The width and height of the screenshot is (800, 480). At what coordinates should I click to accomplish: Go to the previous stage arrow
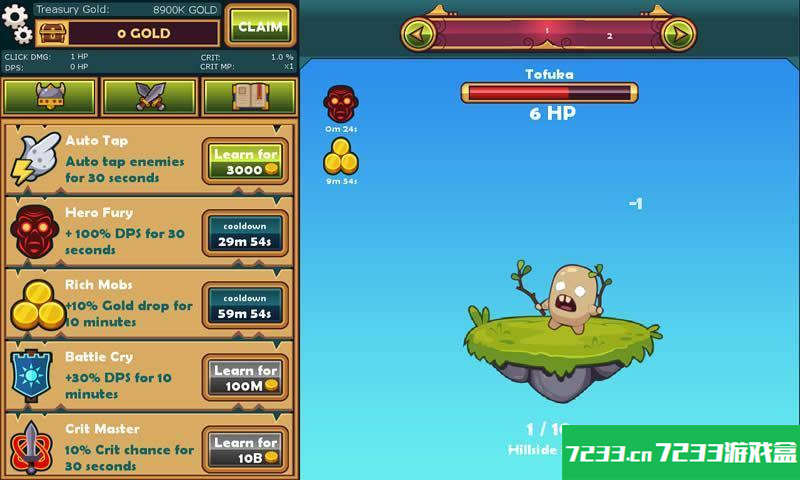point(419,35)
